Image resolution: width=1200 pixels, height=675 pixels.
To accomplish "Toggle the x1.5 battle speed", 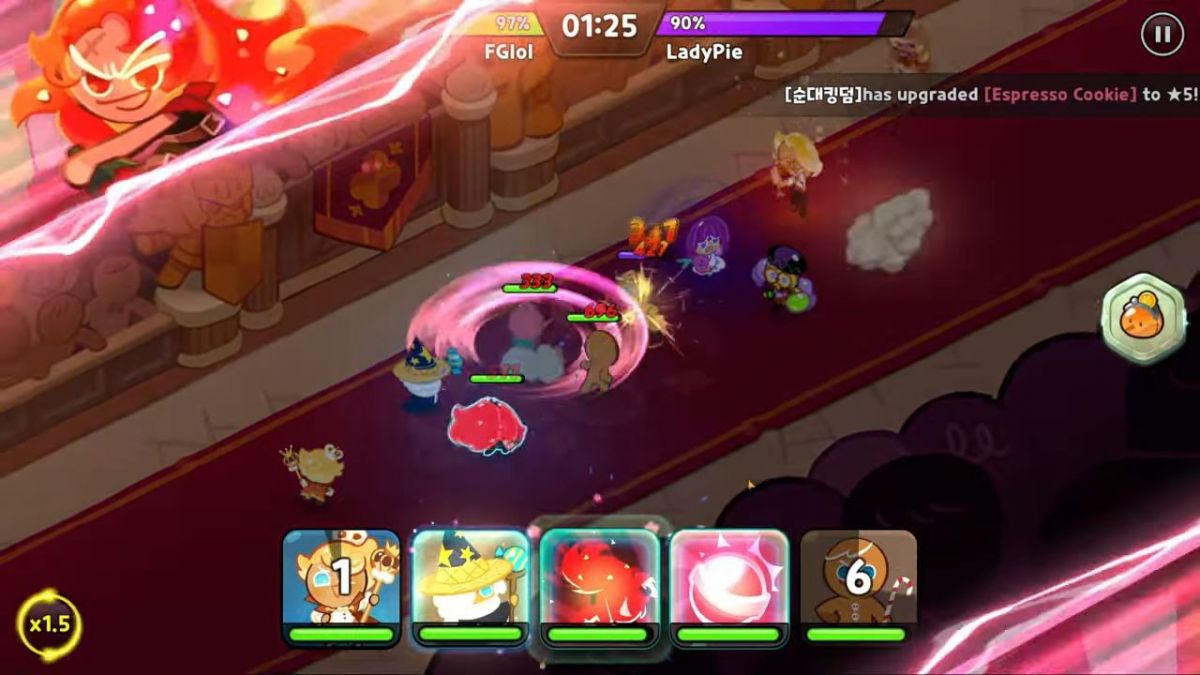I will coord(49,625).
